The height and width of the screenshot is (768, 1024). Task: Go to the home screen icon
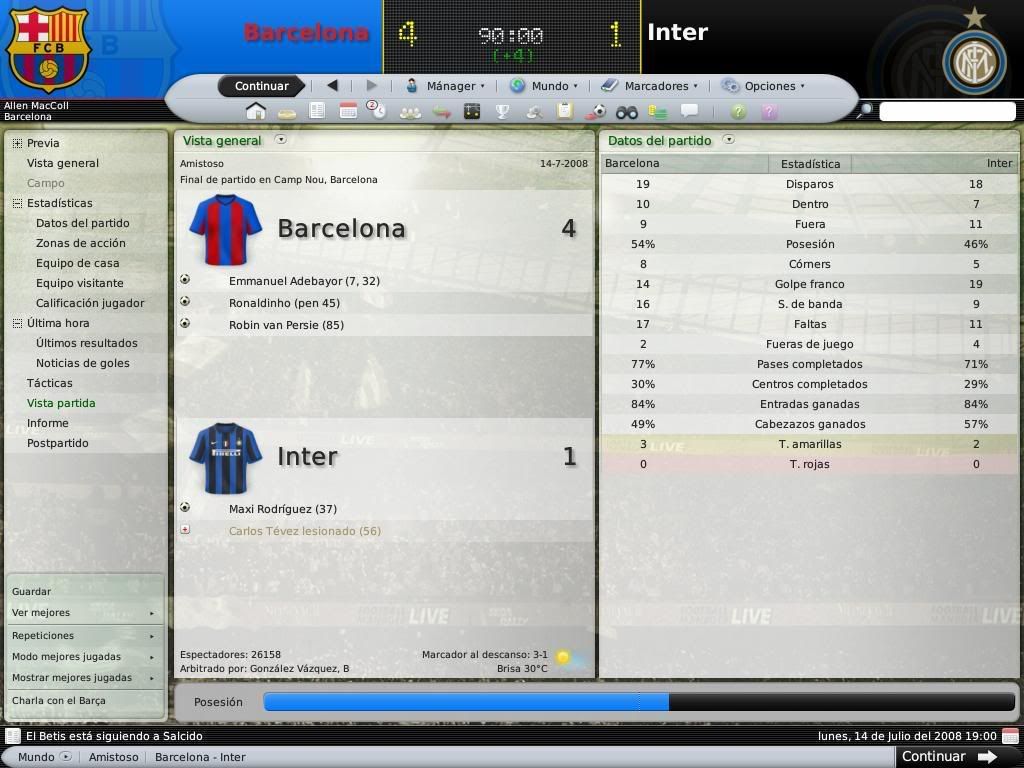(x=255, y=111)
